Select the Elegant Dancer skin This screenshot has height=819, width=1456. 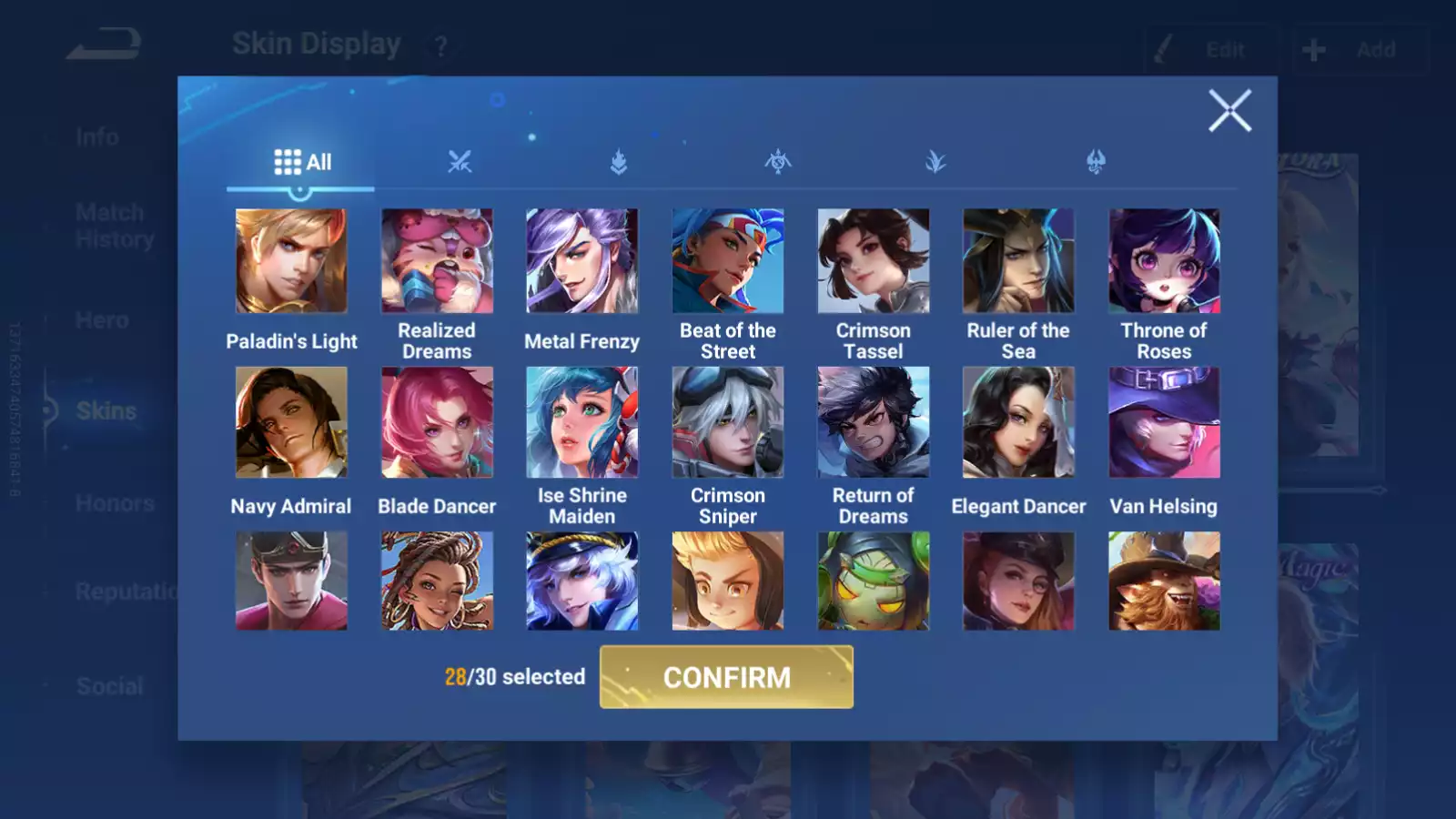tap(1018, 422)
